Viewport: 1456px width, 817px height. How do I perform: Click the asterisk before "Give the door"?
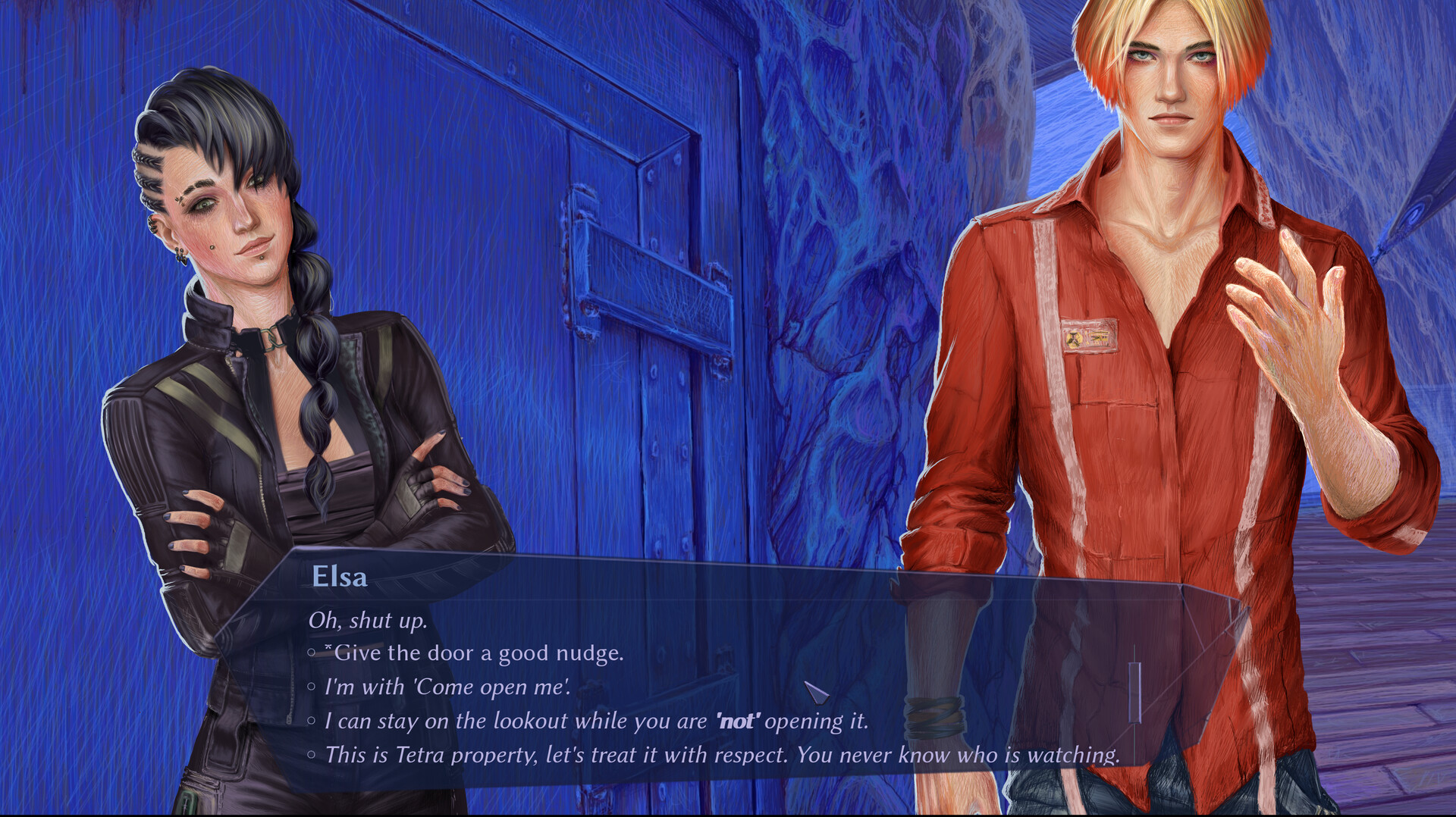pos(328,648)
